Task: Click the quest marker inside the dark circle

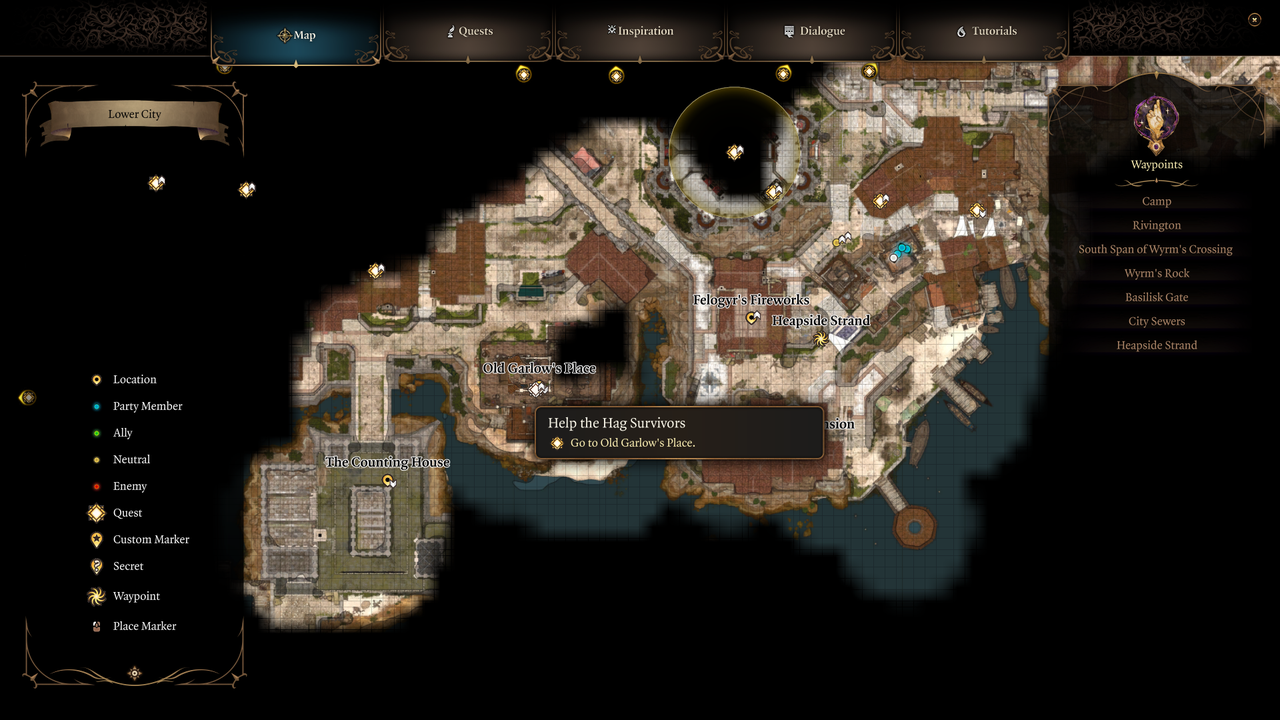Action: (x=735, y=152)
